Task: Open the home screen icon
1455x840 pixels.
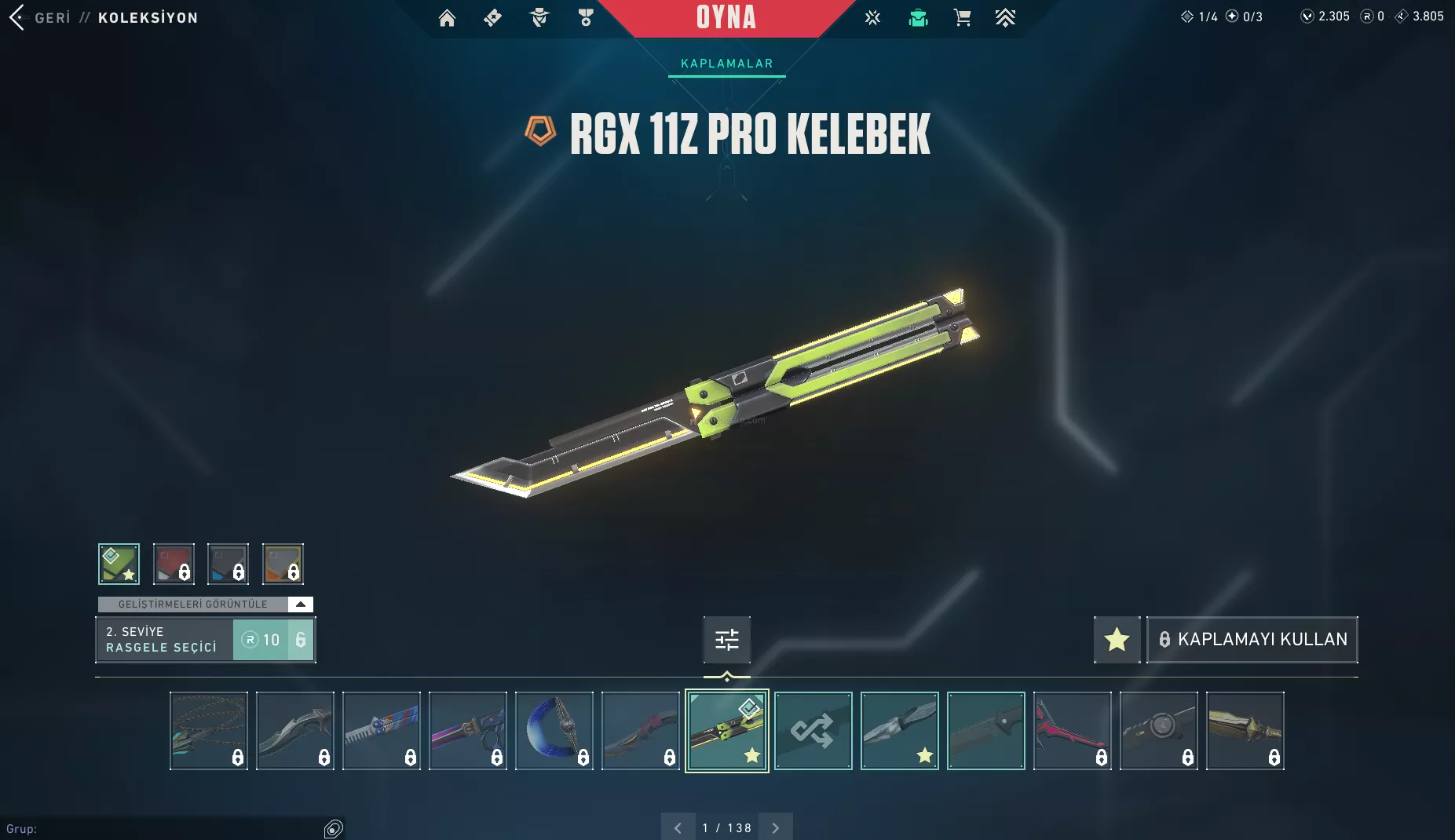Action: (x=447, y=18)
